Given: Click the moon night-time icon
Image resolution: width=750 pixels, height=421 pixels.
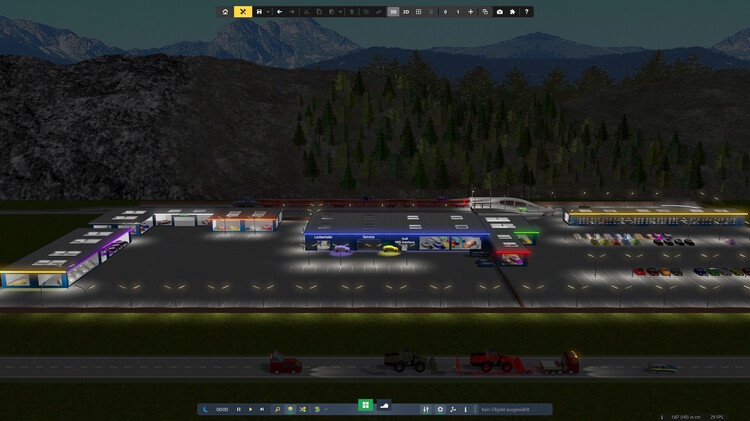Looking at the screenshot, I should tap(205, 409).
